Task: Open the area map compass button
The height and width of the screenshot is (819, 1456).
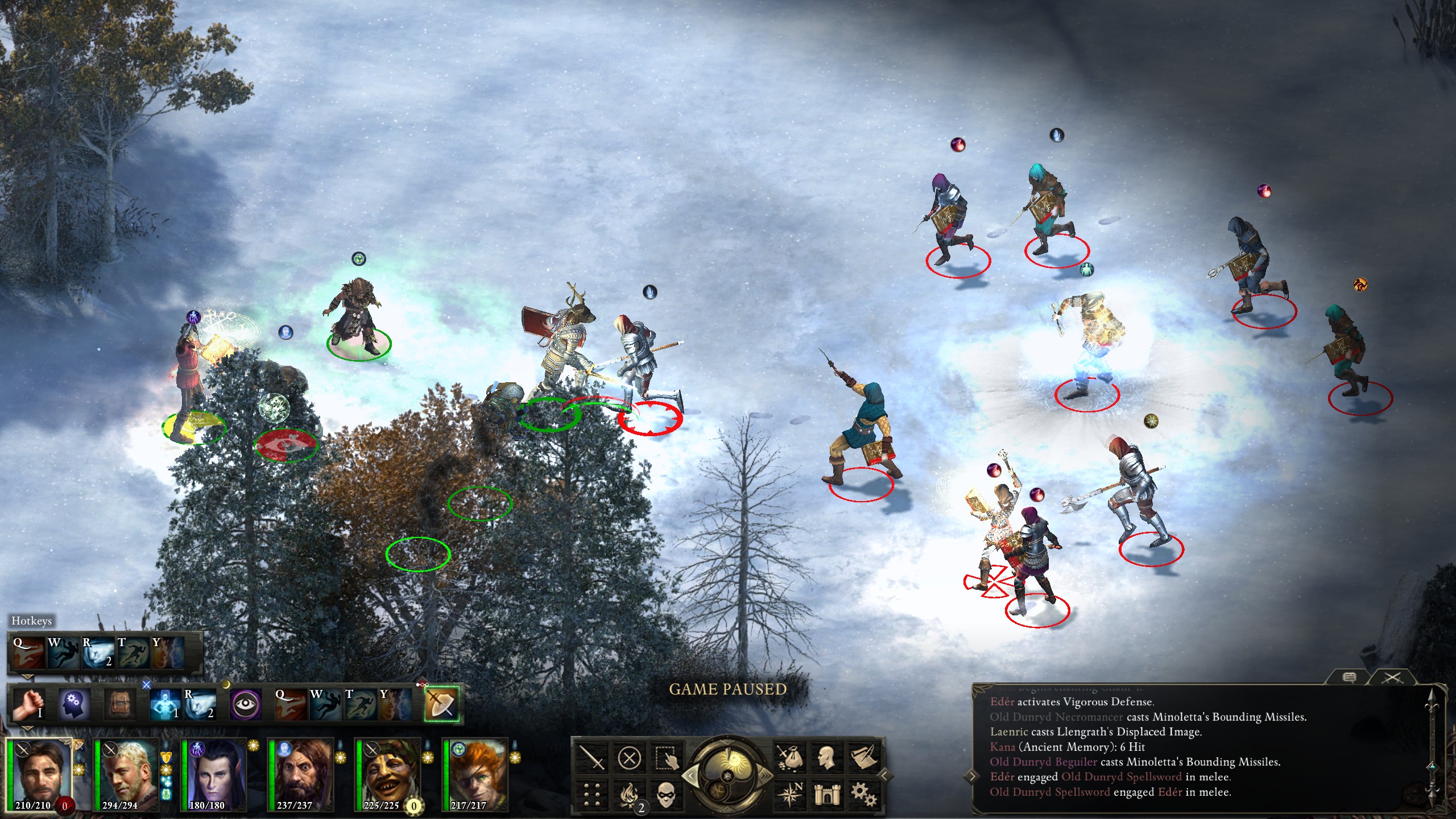Action: (789, 794)
